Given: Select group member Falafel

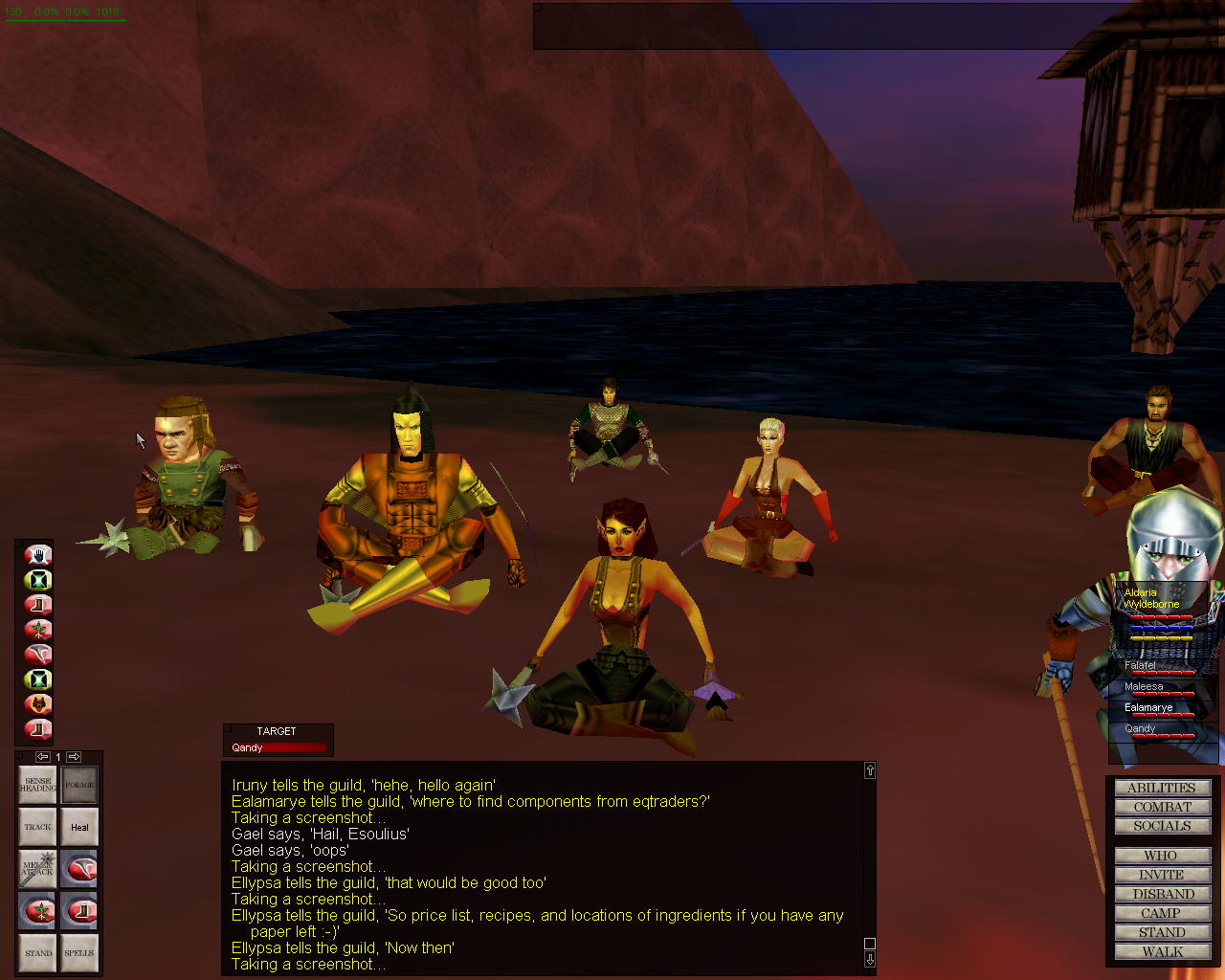Looking at the screenshot, I should click(x=1140, y=665).
